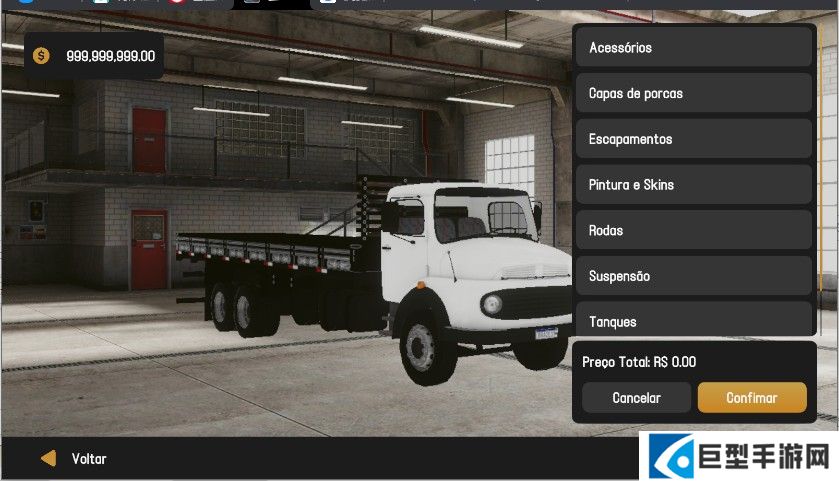Open the Acessórios customization category
This screenshot has height=481, width=839.
click(x=693, y=47)
